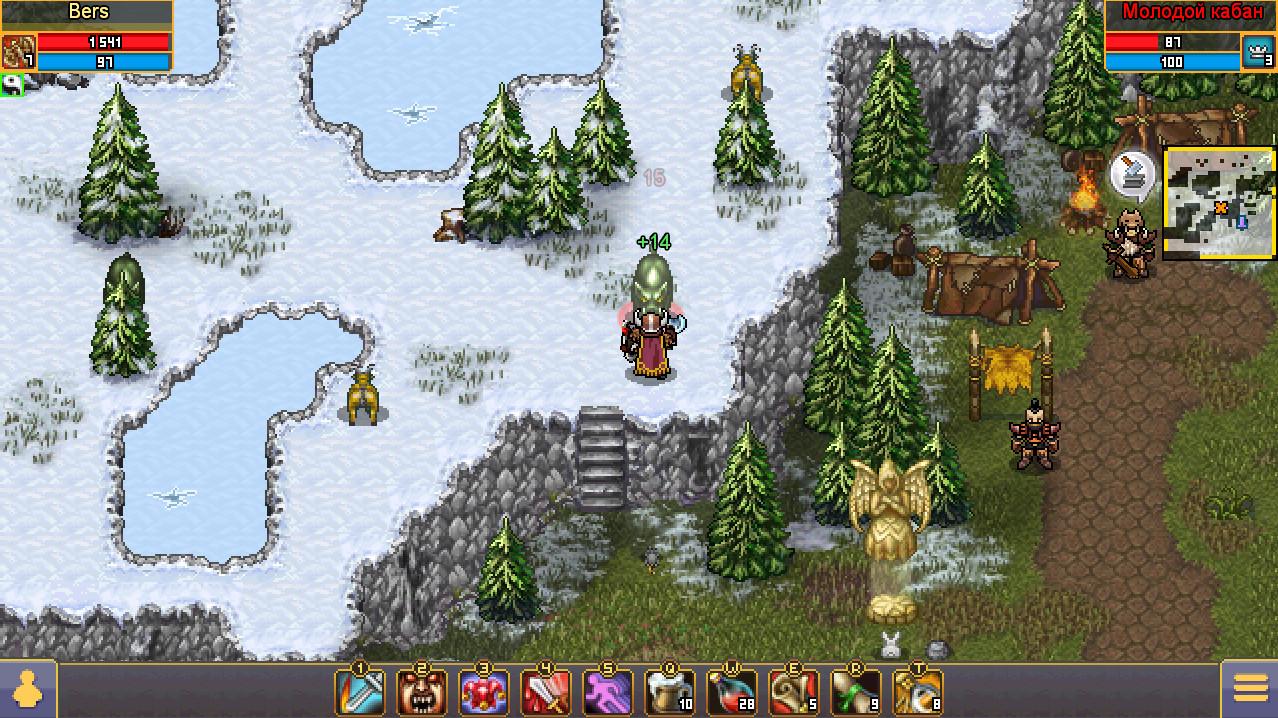Click the target's crown level icon
1278x718 pixels.
click(1258, 51)
